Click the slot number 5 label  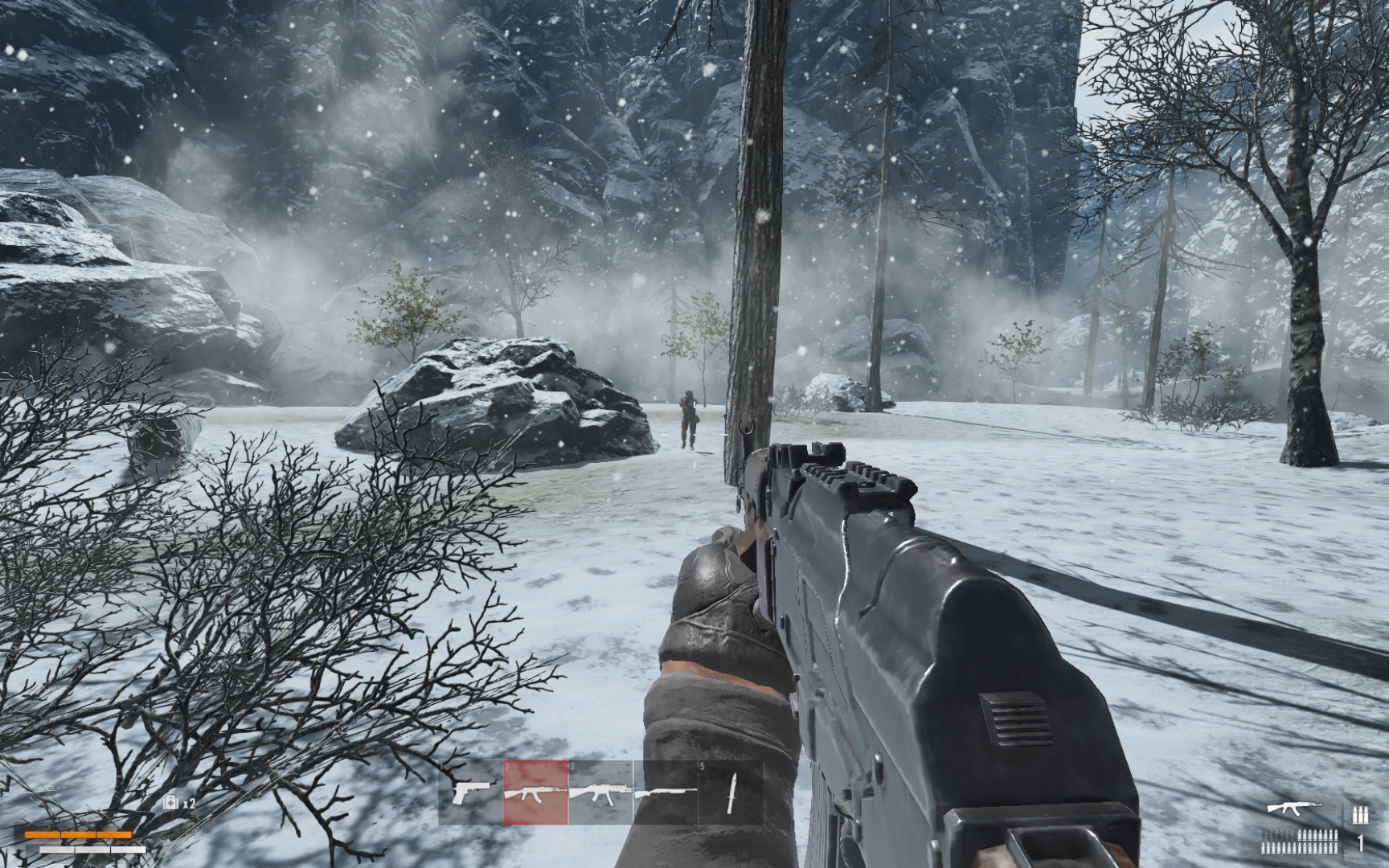pyautogui.click(x=702, y=764)
